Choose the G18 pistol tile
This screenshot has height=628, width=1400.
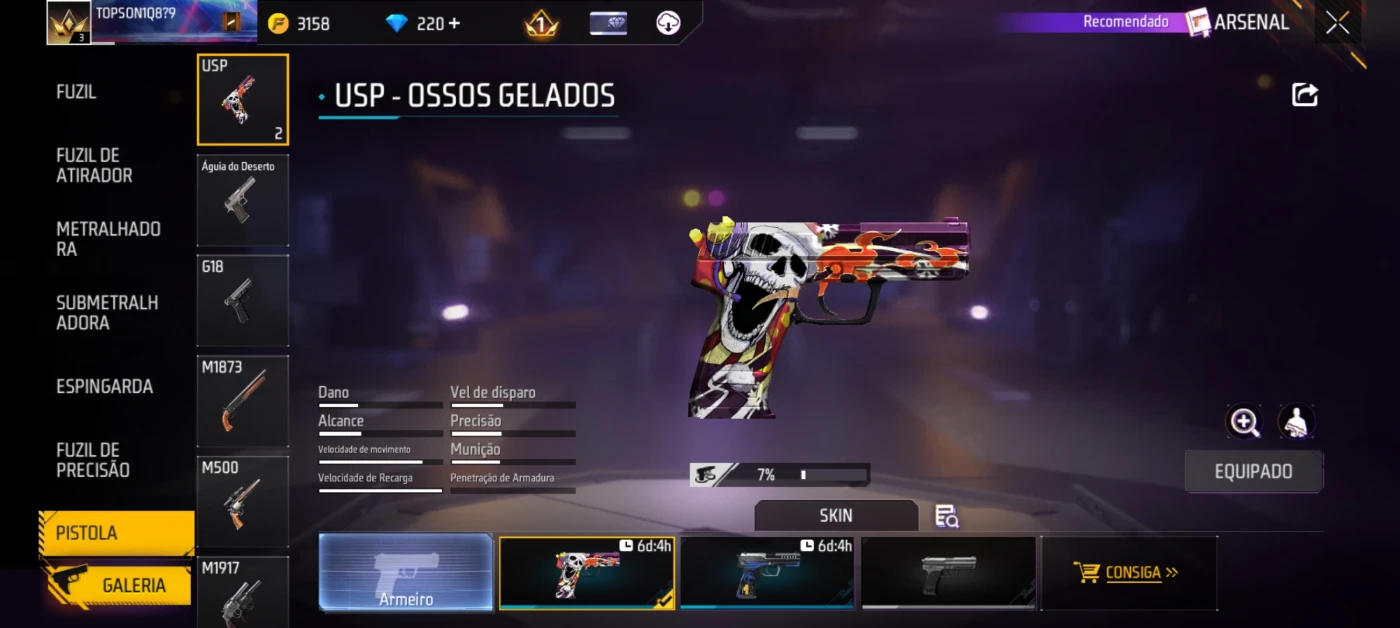(x=243, y=300)
